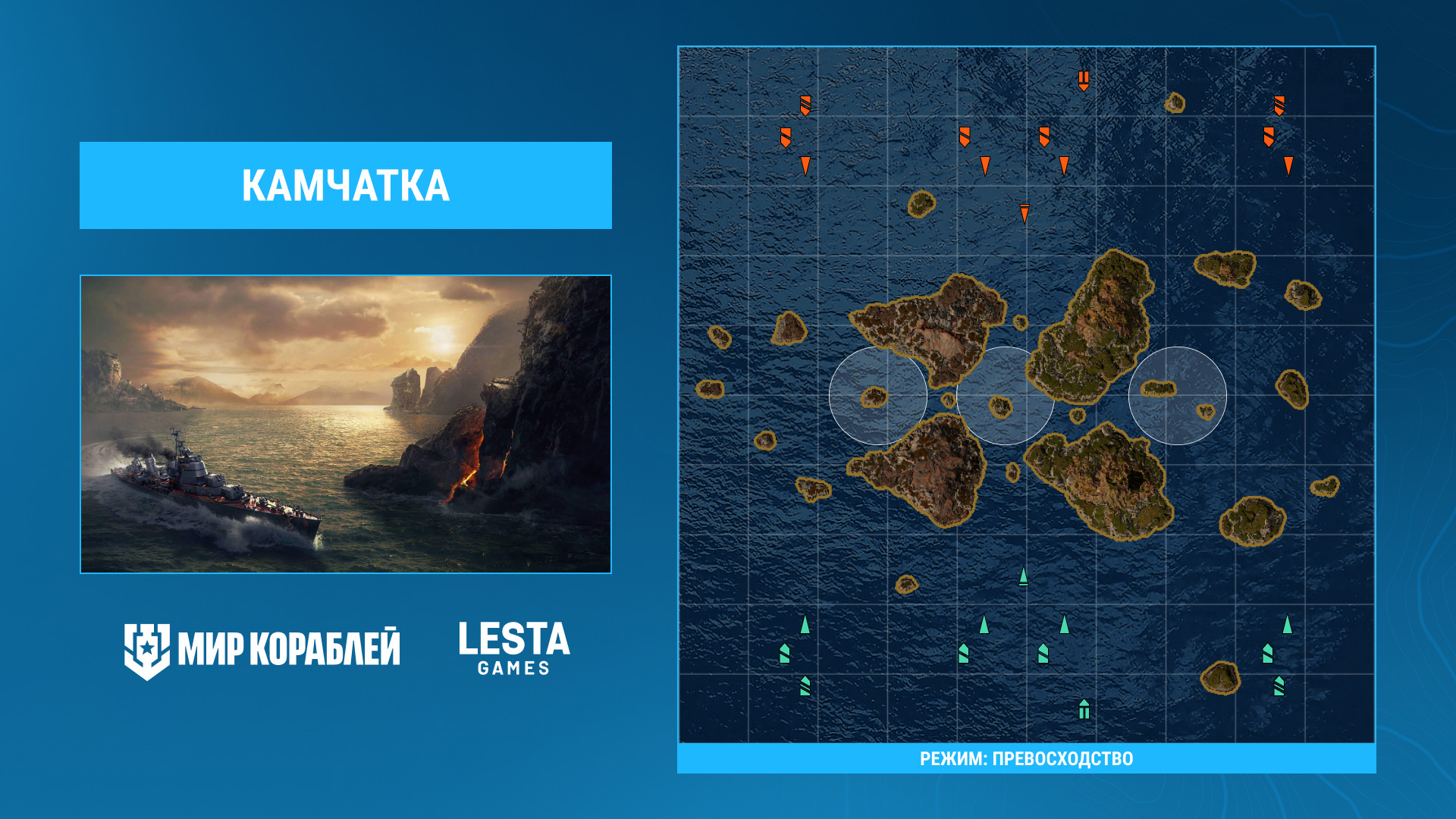Image resolution: width=1456 pixels, height=819 pixels.
Task: Select the teal double-bar carrier spawn marker
Action: (1084, 709)
